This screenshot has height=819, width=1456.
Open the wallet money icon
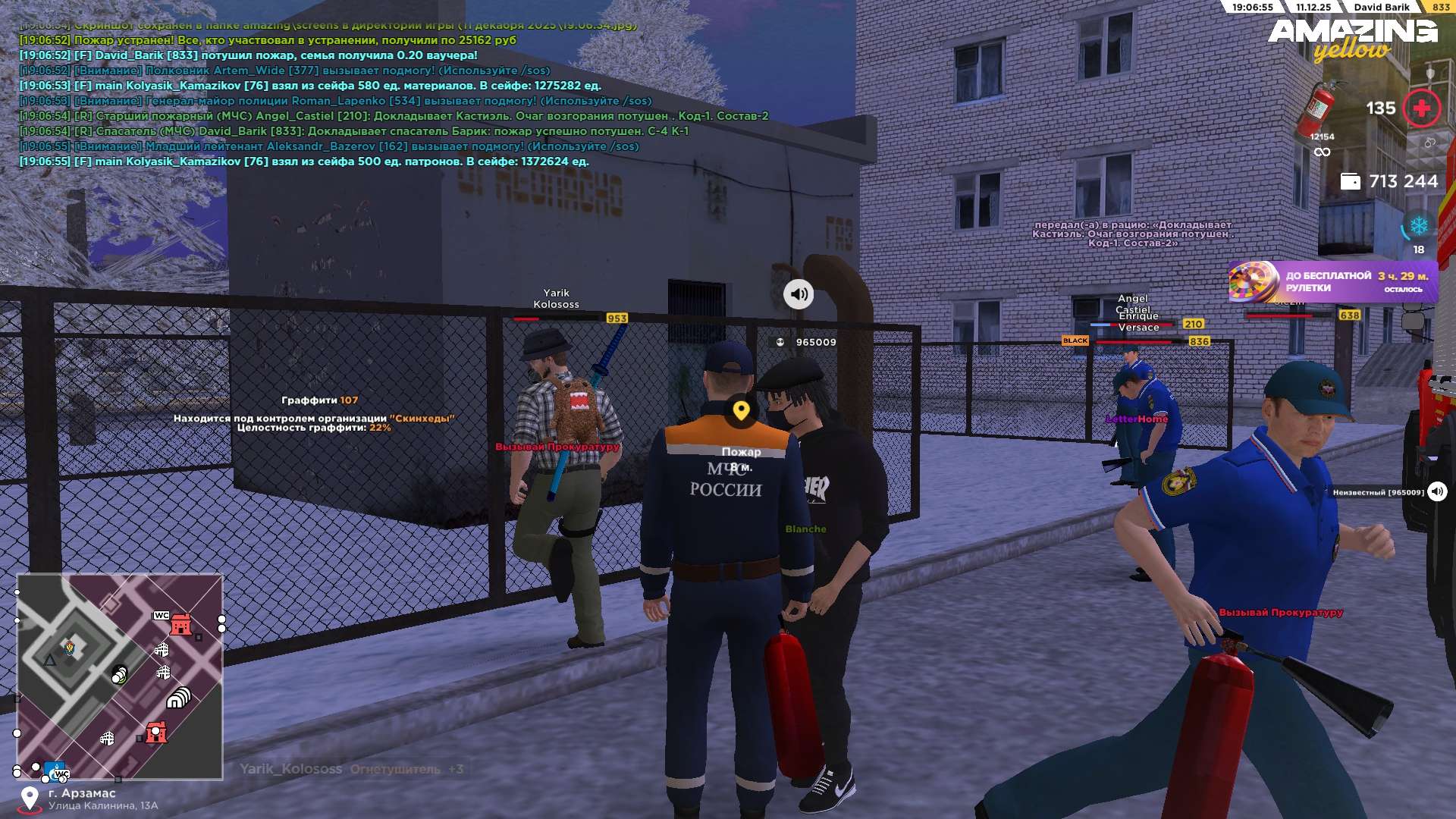(x=1350, y=182)
